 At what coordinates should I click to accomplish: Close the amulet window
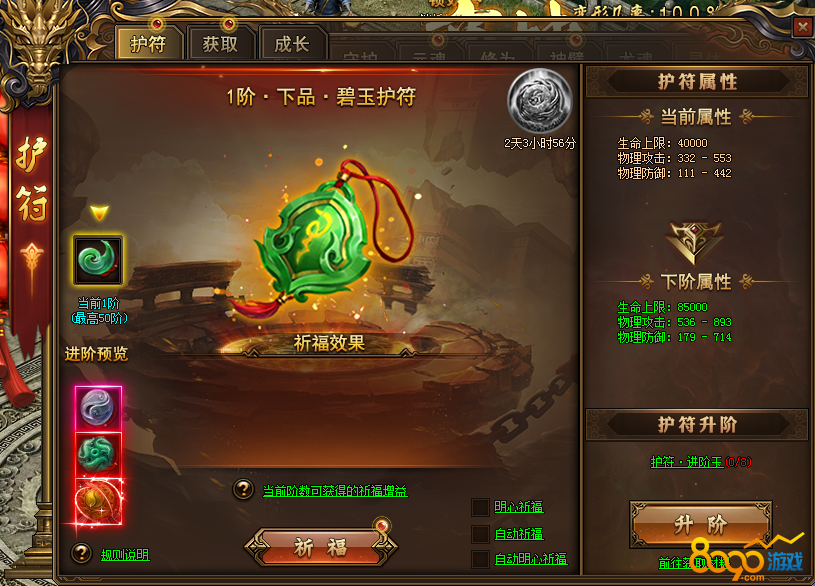[x=801, y=28]
